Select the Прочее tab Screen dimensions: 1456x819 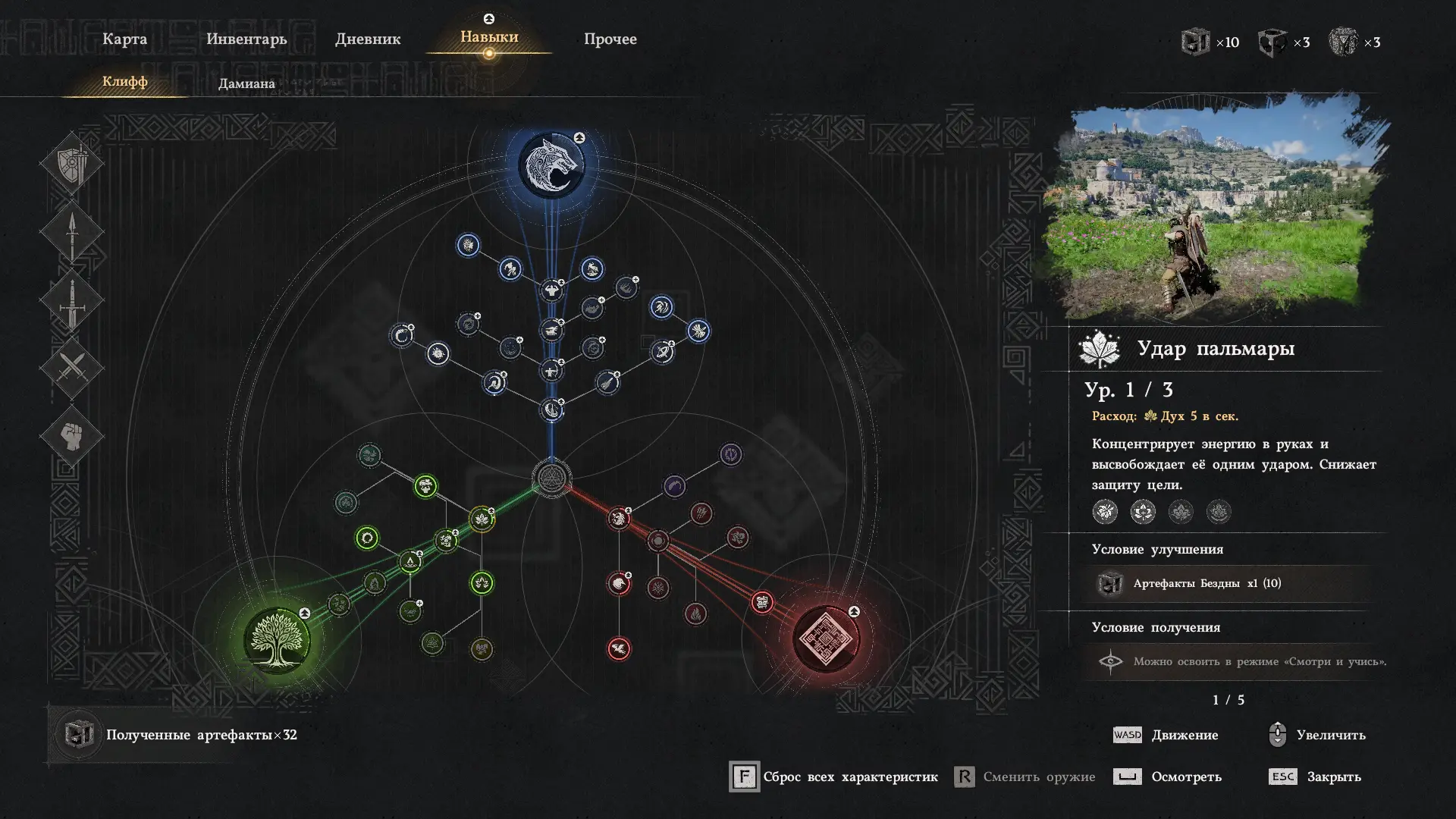(x=610, y=39)
